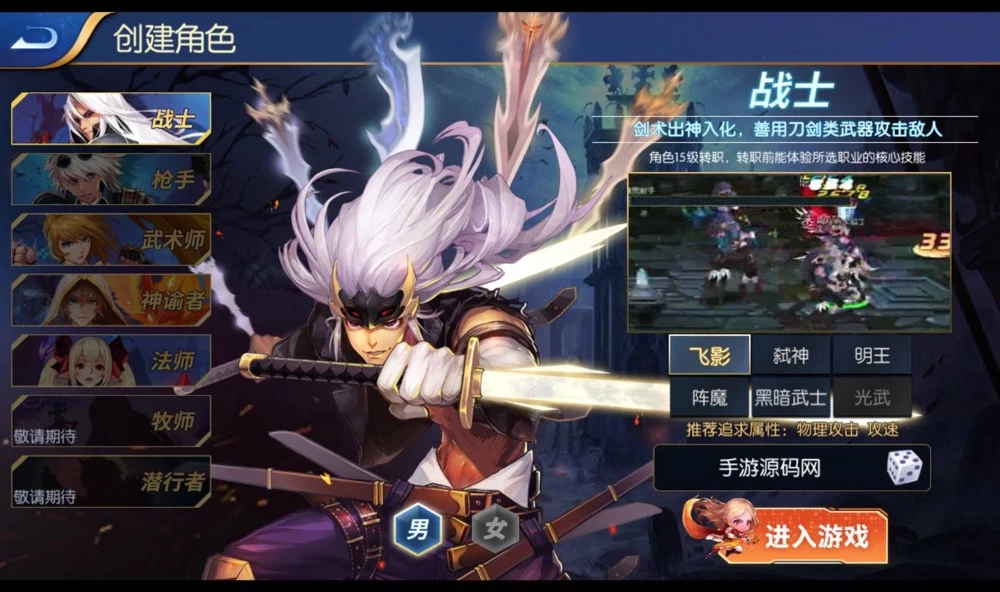Screen dimensions: 1000x592
Task: Enter the game with 进入游戏
Action: click(815, 537)
